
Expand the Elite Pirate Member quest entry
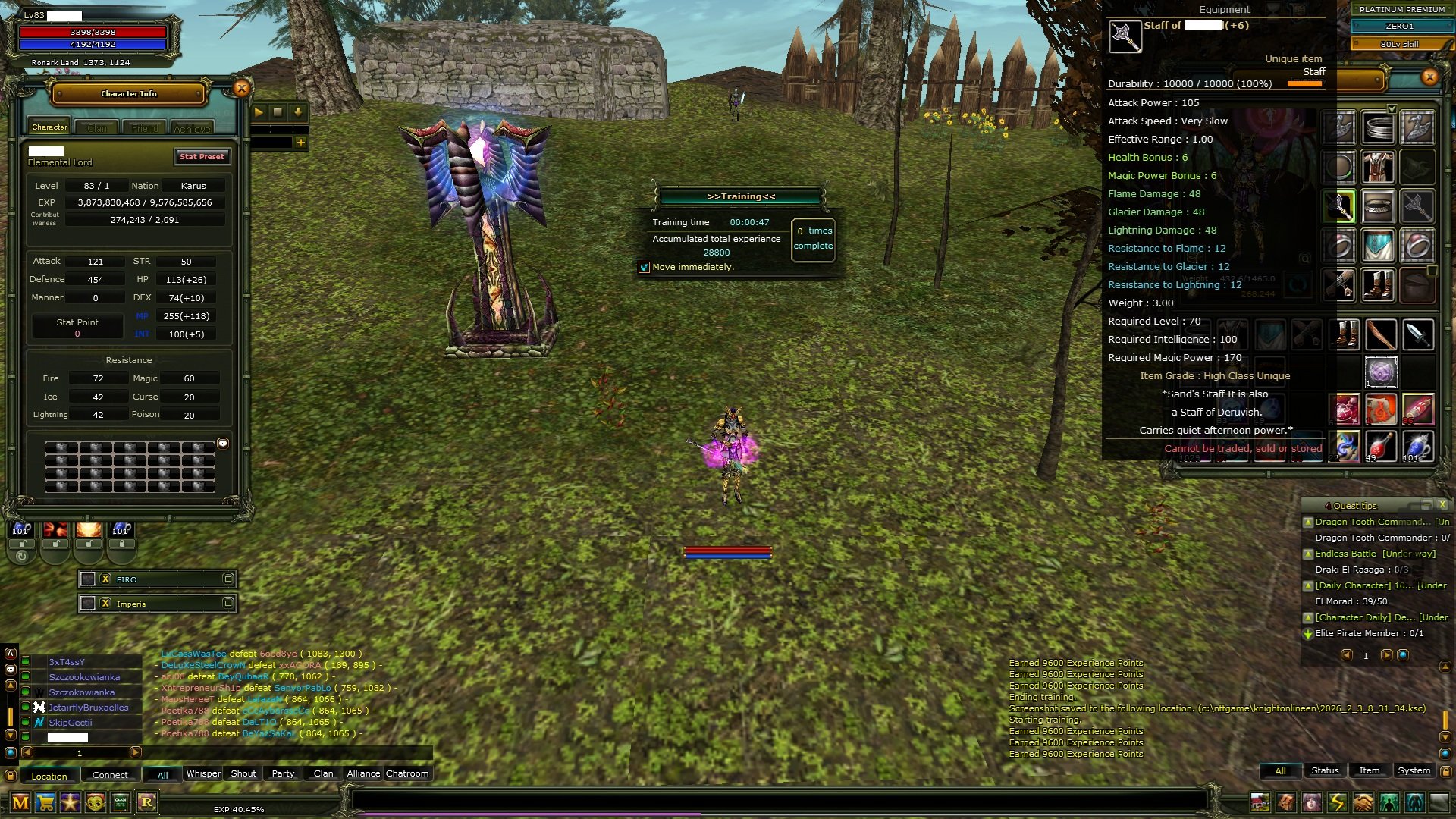1307,633
